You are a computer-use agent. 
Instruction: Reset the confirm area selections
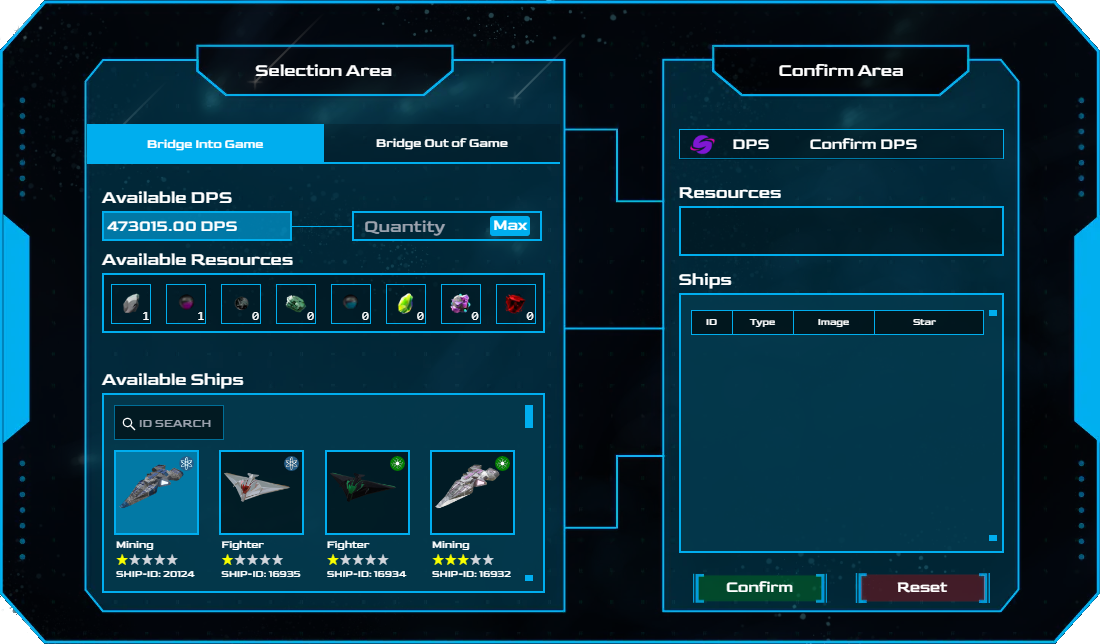[921, 588]
